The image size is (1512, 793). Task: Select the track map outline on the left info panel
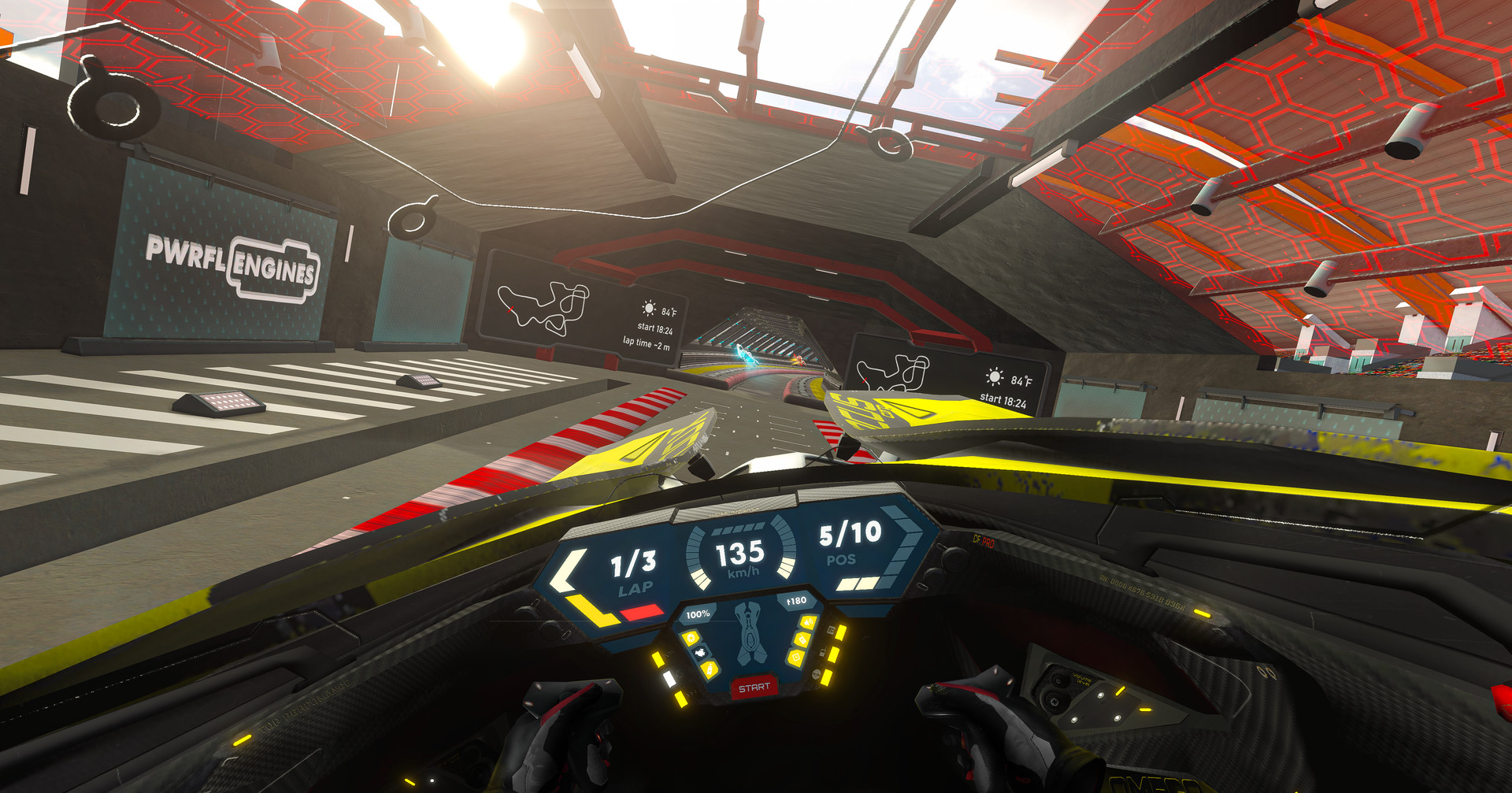[551, 307]
